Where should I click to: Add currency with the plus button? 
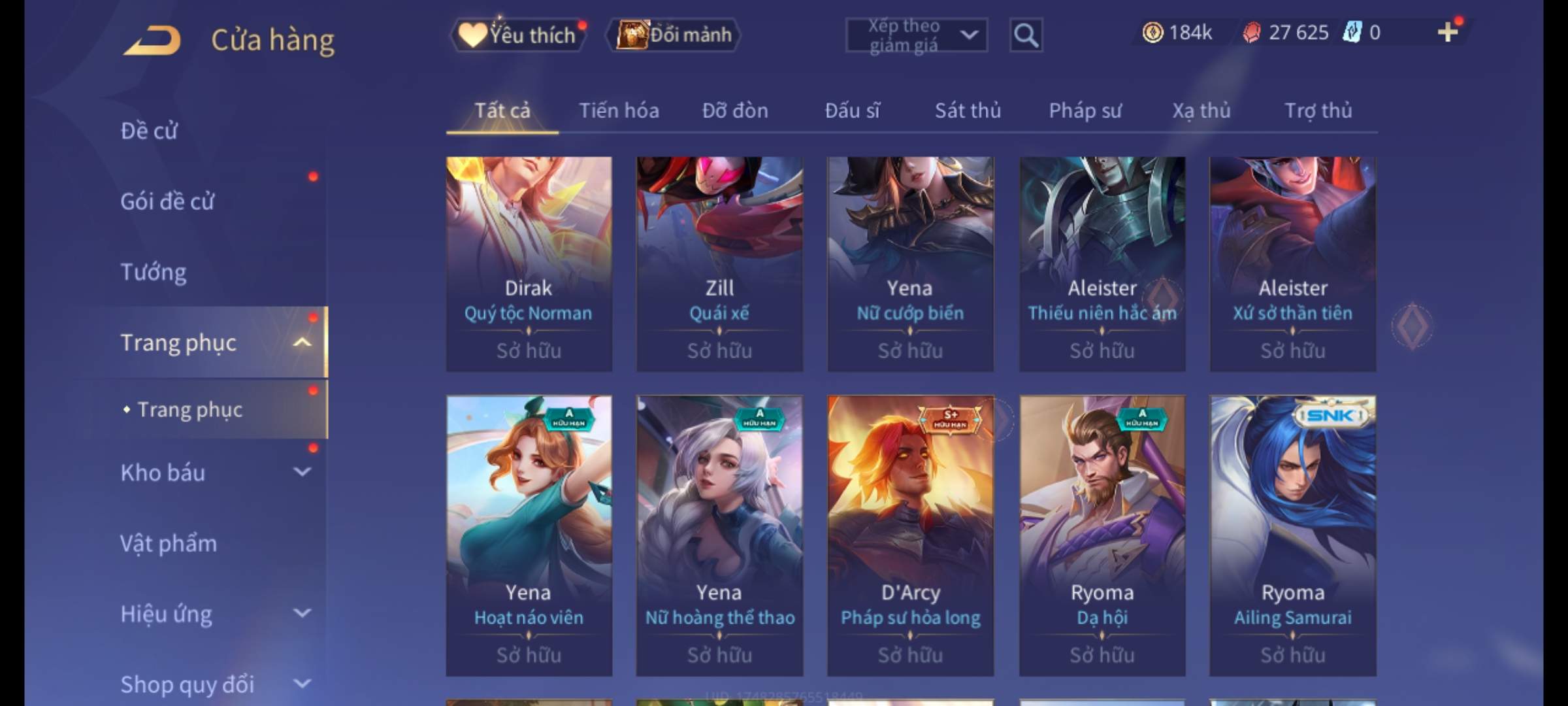coord(1447,32)
